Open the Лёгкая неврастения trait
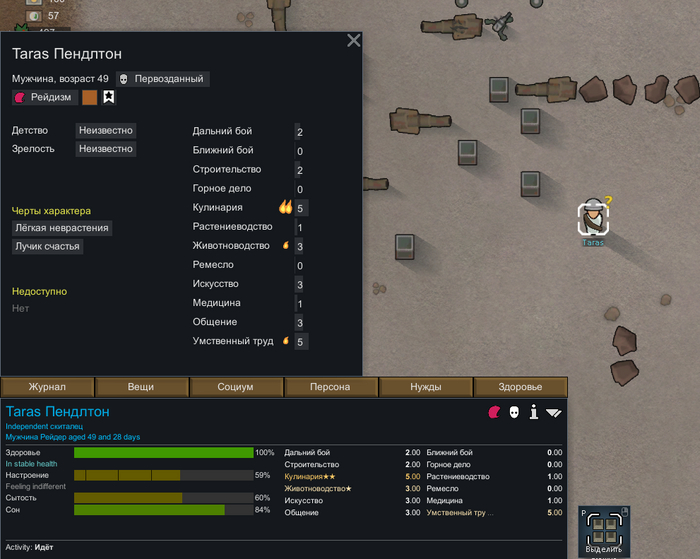Screen dimensions: 700x559 pyautogui.click(x=61, y=228)
